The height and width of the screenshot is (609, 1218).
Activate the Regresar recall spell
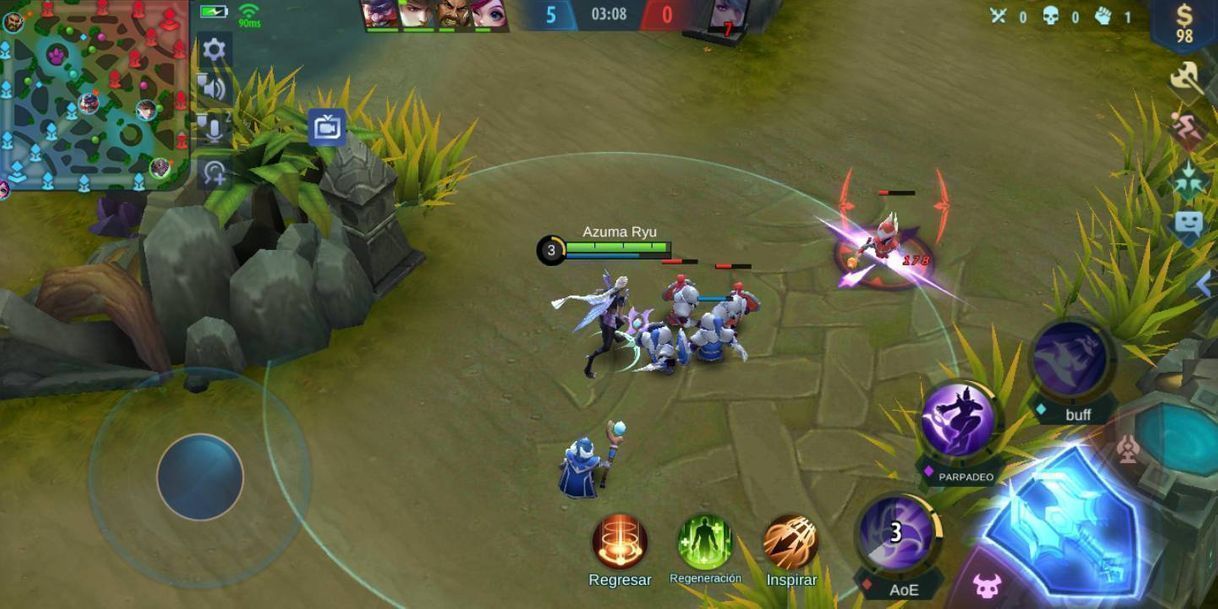[x=620, y=542]
